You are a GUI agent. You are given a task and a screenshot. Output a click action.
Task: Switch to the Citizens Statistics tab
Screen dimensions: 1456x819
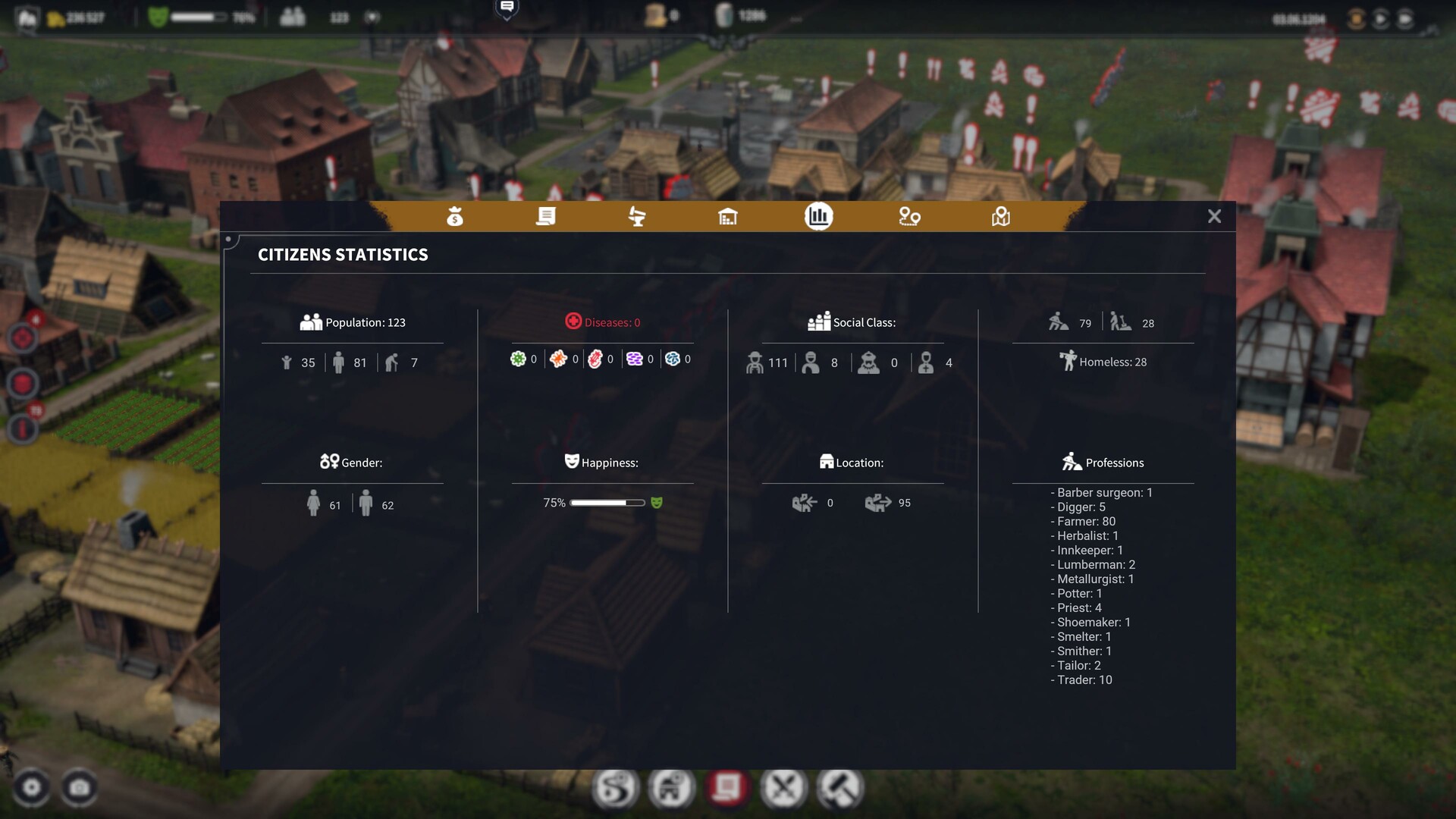tap(817, 217)
